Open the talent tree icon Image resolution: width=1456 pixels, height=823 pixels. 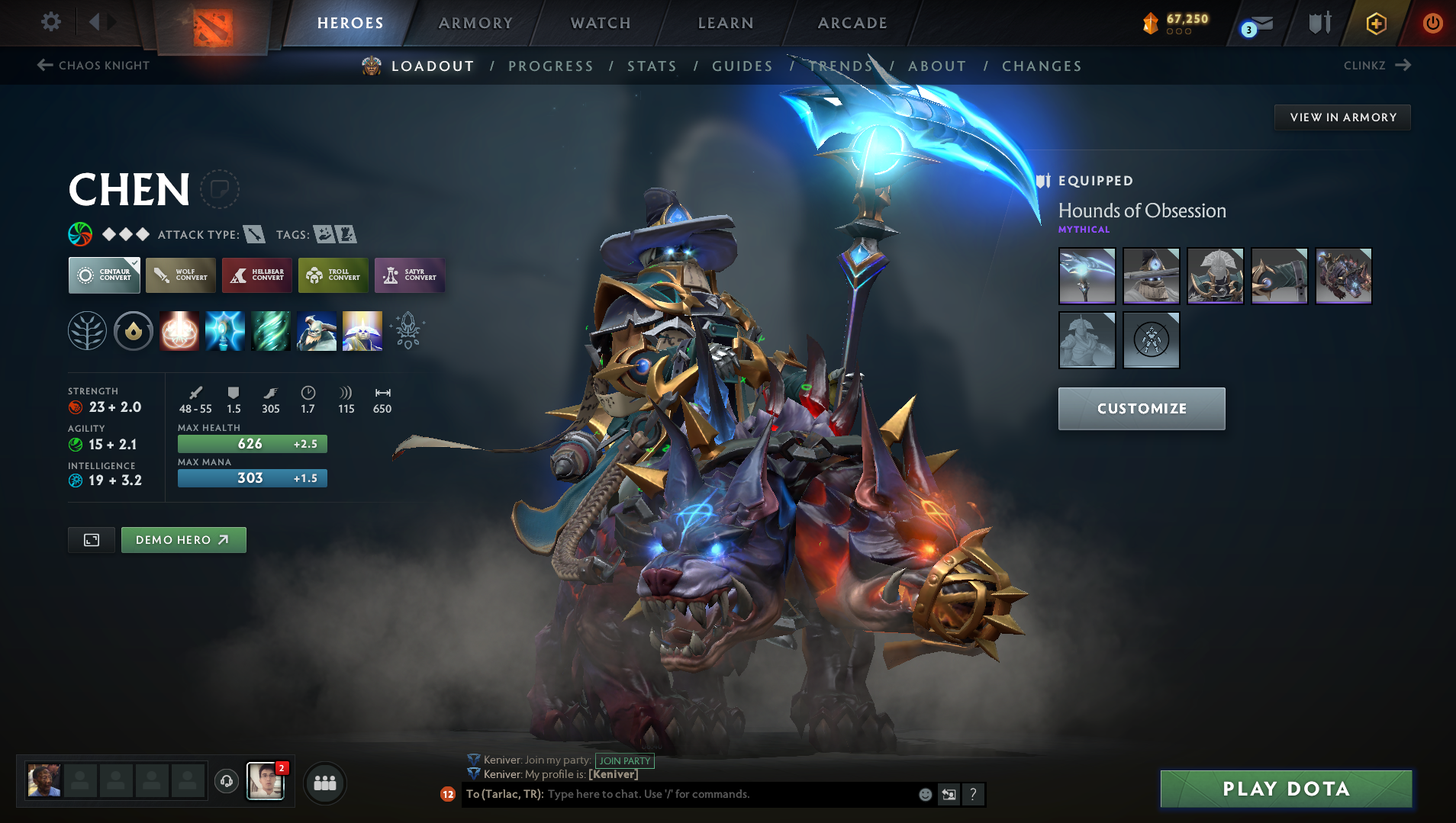87,331
